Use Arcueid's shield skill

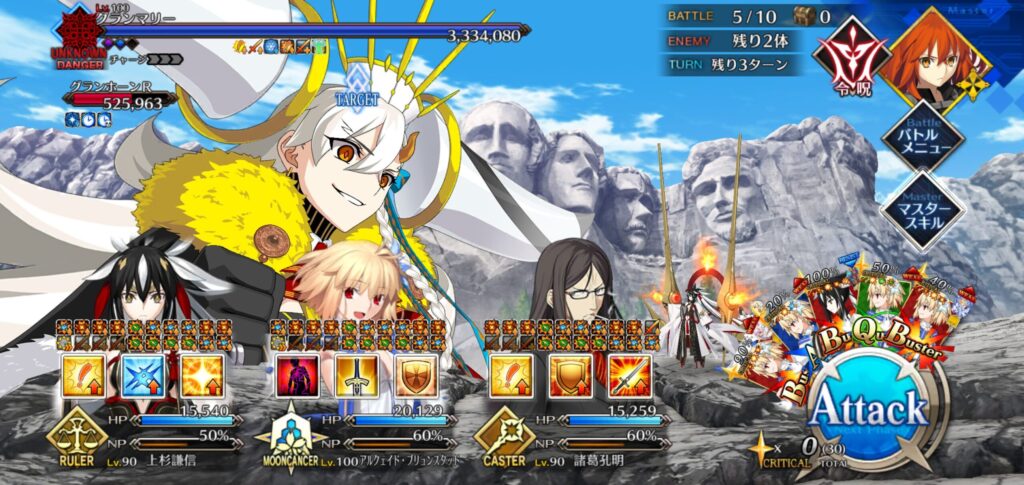click(417, 375)
